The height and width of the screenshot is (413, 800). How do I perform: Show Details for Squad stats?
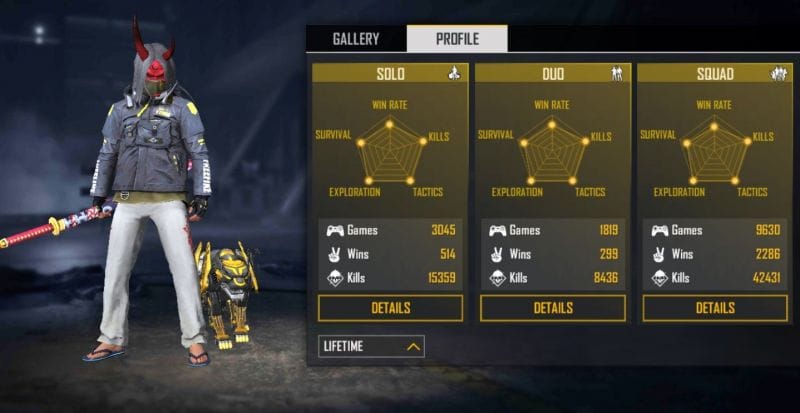point(715,308)
